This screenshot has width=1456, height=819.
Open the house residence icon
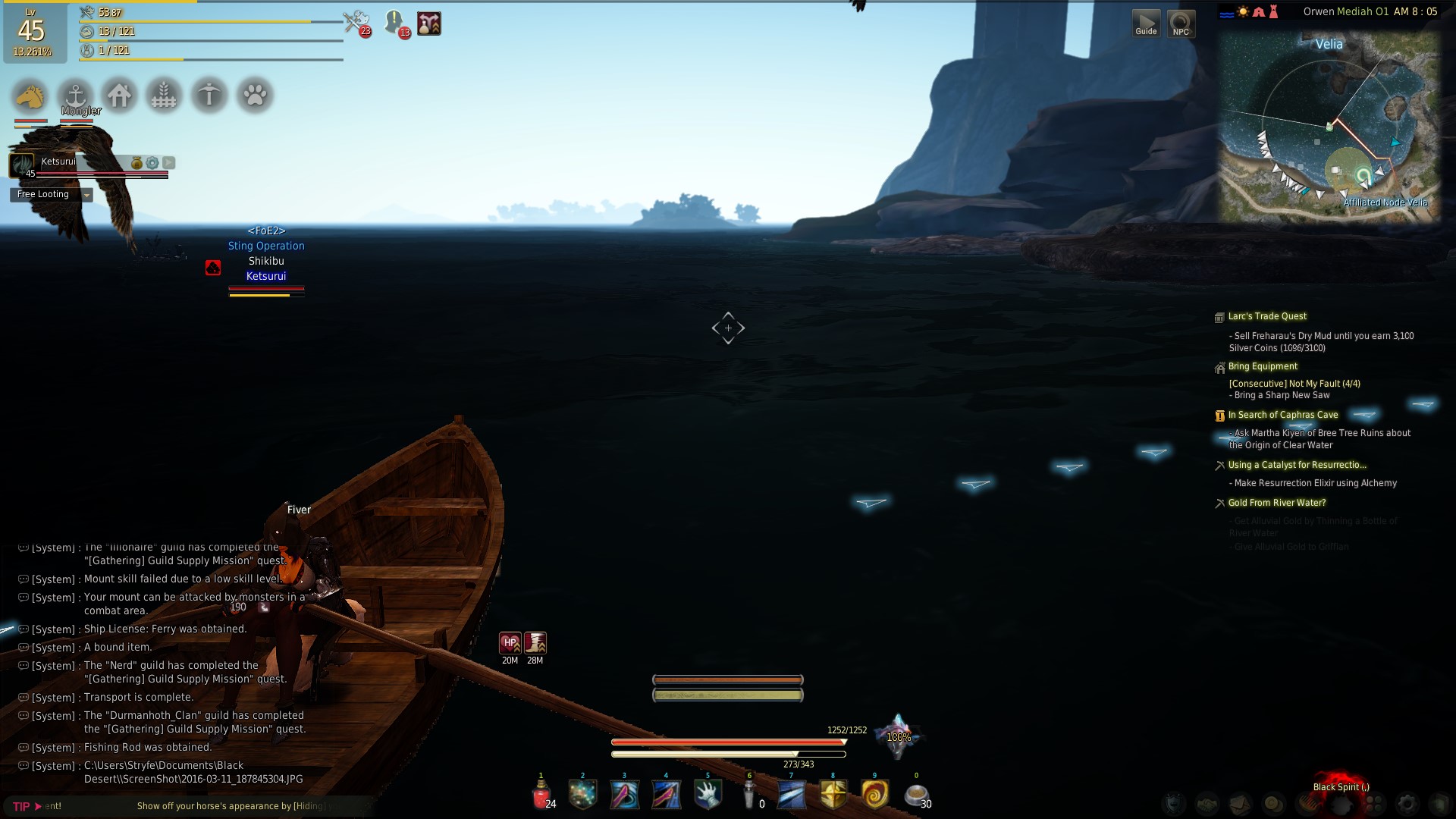[120, 96]
